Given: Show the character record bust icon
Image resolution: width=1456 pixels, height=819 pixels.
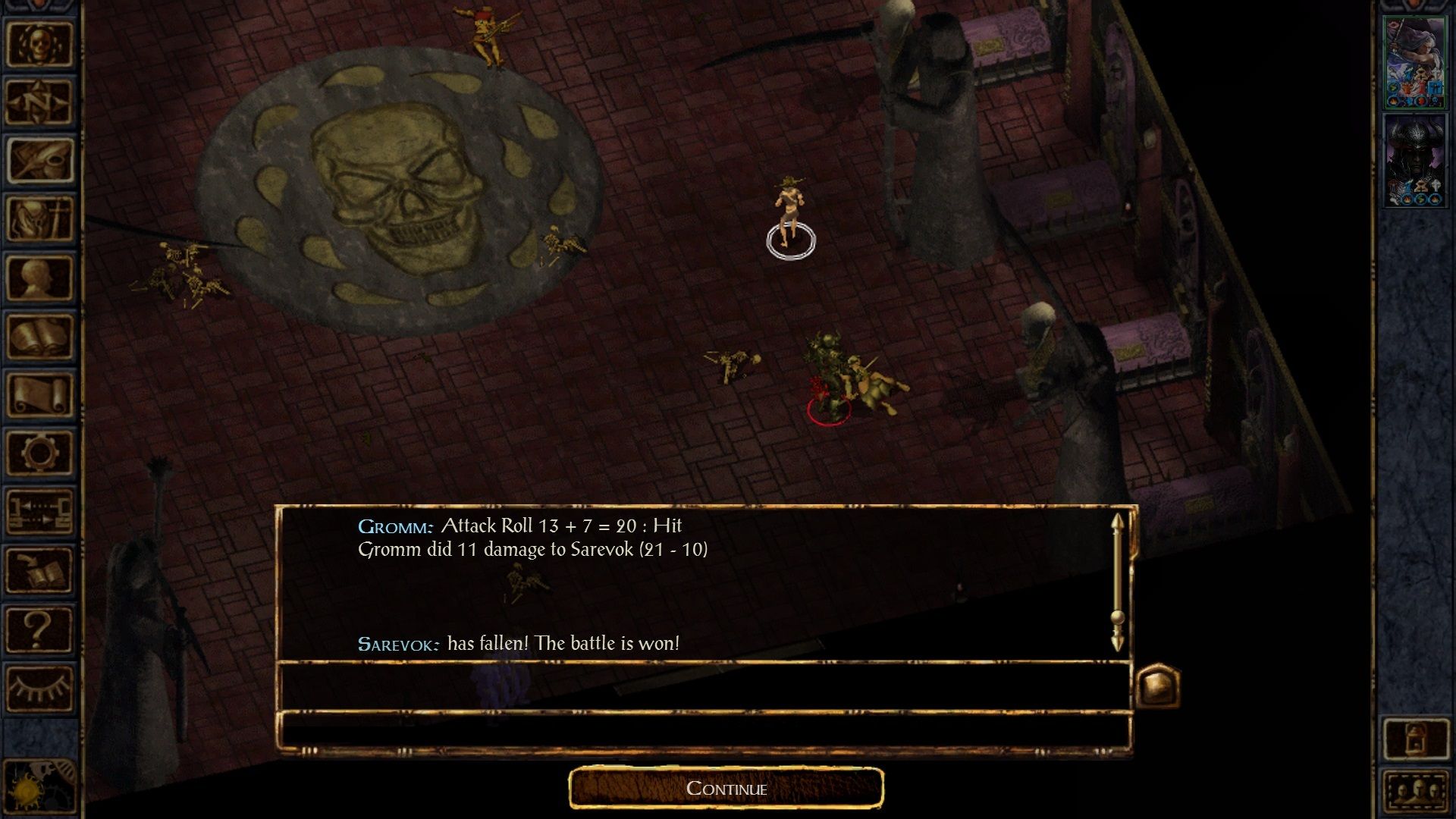Looking at the screenshot, I should click(39, 278).
